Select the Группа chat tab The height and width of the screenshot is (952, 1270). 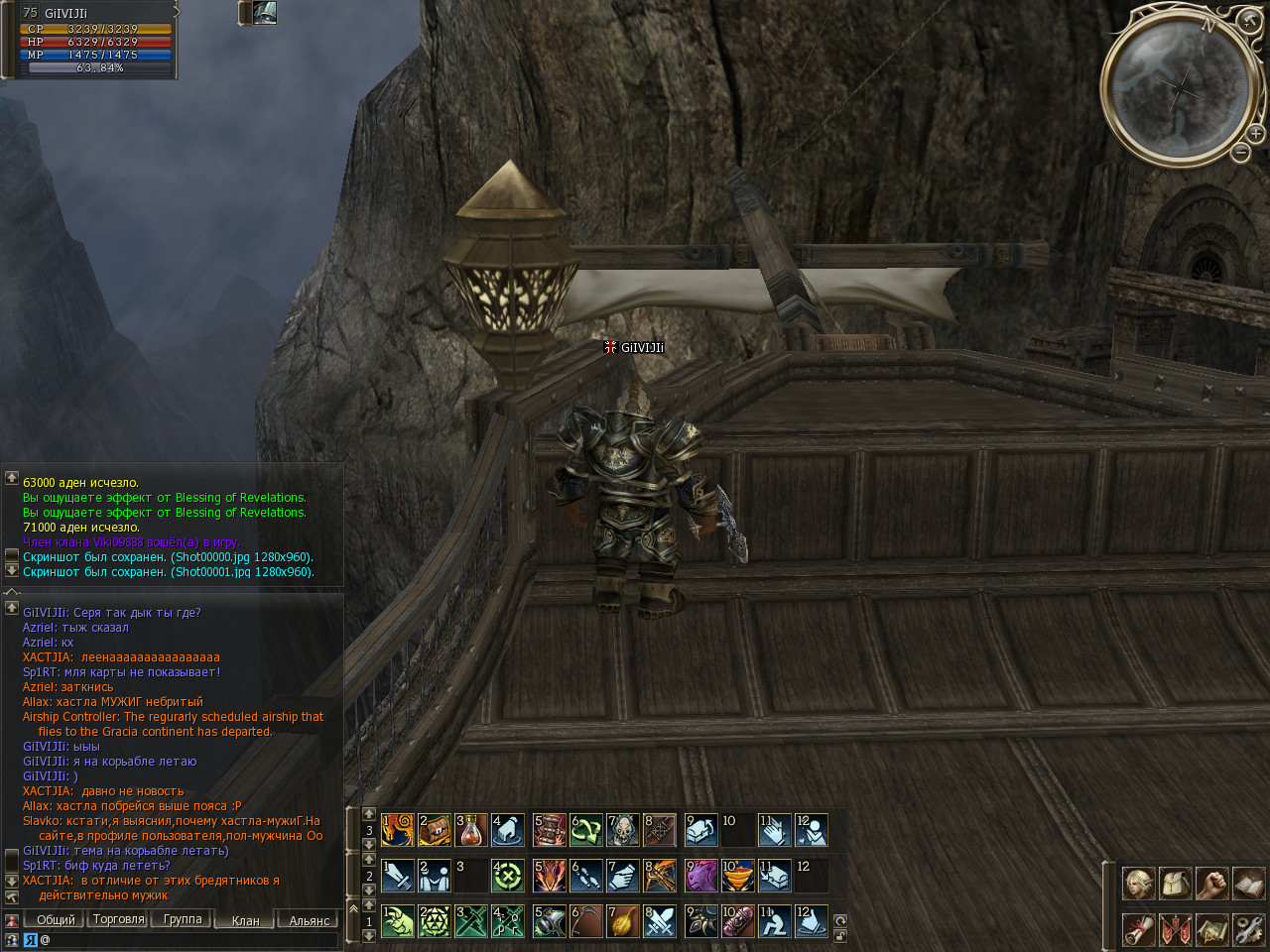(183, 919)
